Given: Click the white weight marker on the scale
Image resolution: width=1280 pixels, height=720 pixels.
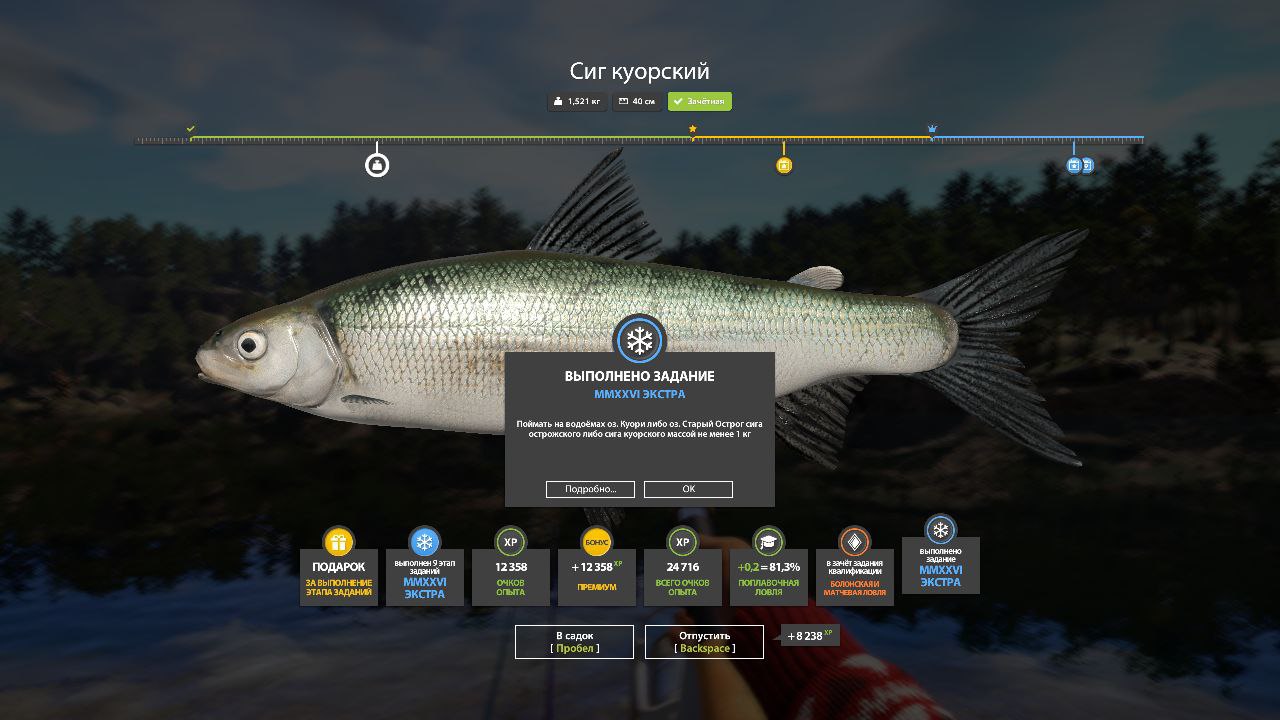Looking at the screenshot, I should pos(377,165).
